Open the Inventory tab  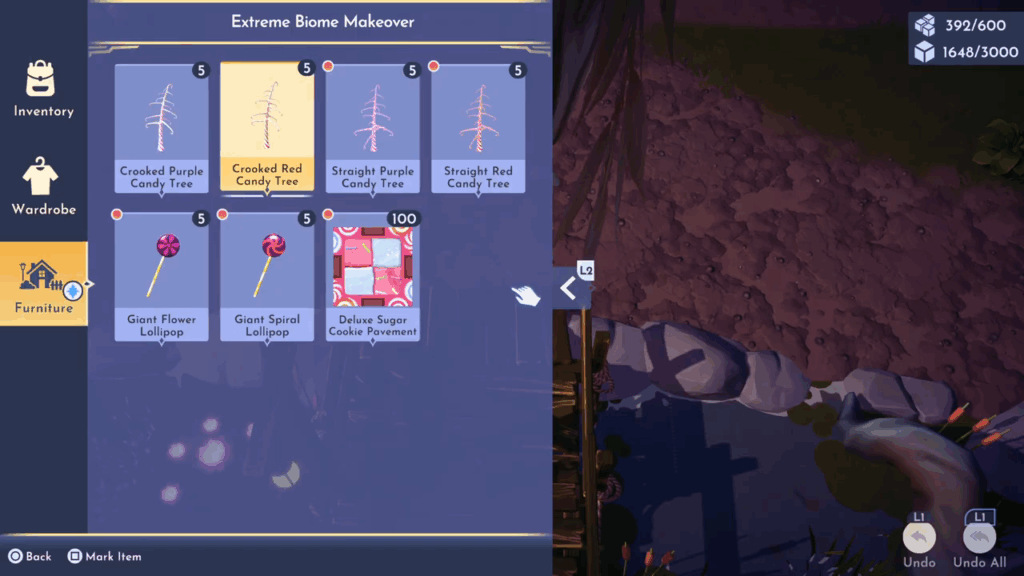(43, 88)
